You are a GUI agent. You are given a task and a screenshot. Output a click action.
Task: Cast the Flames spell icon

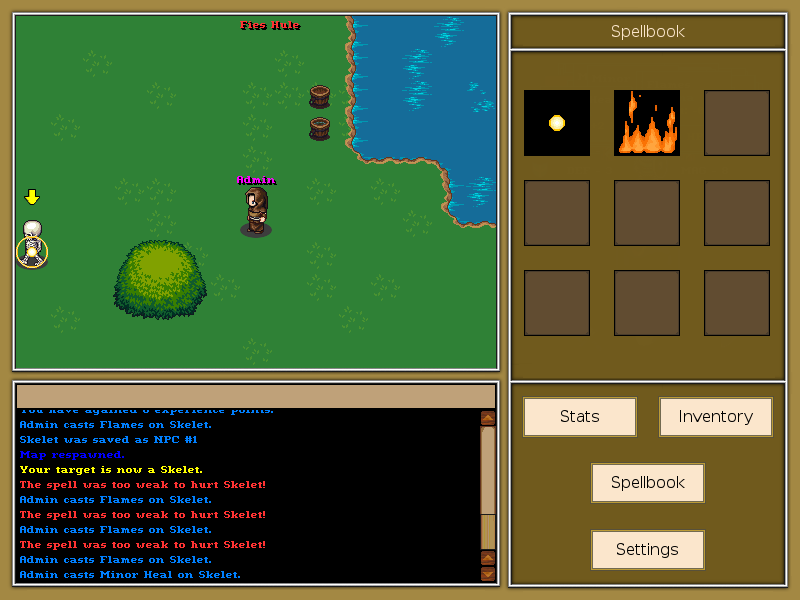(647, 123)
